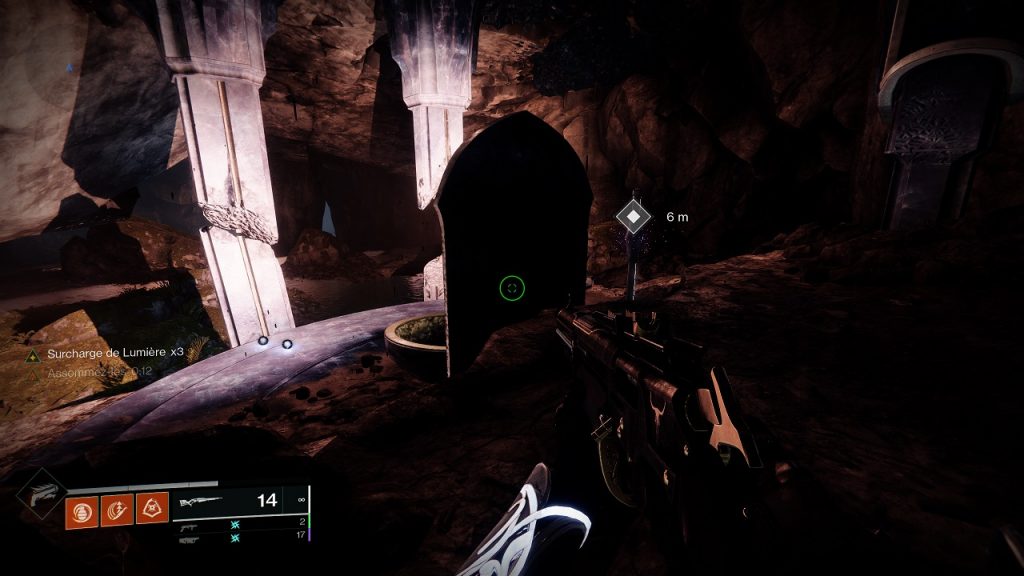
Task: Switch to the weapon with 17 ammo
Action: tap(190, 538)
